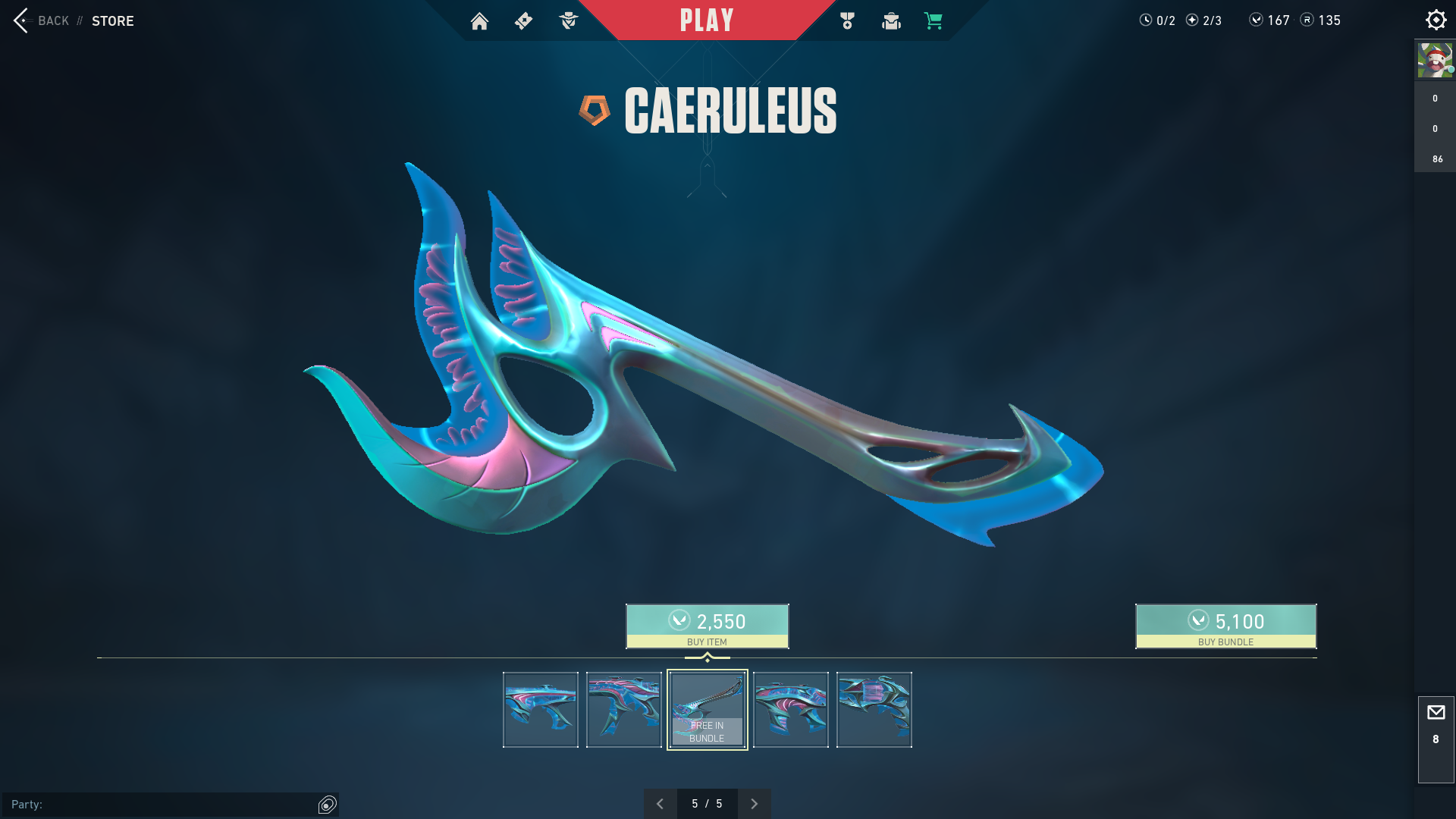Viewport: 1456px width, 819px height.
Task: Select the Store shopping cart tab
Action: [934, 21]
